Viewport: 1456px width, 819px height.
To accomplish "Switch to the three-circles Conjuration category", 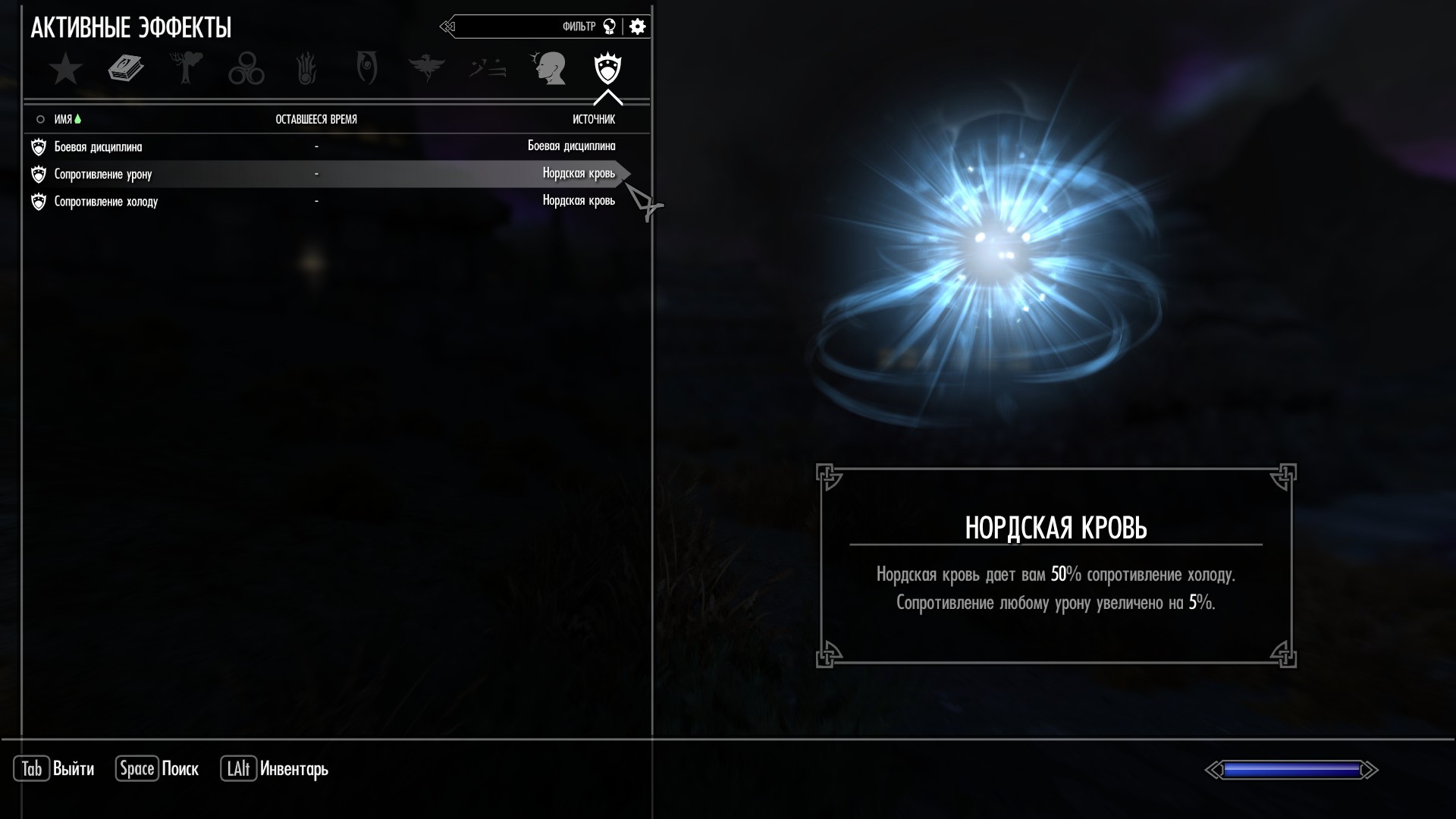I will pyautogui.click(x=246, y=69).
